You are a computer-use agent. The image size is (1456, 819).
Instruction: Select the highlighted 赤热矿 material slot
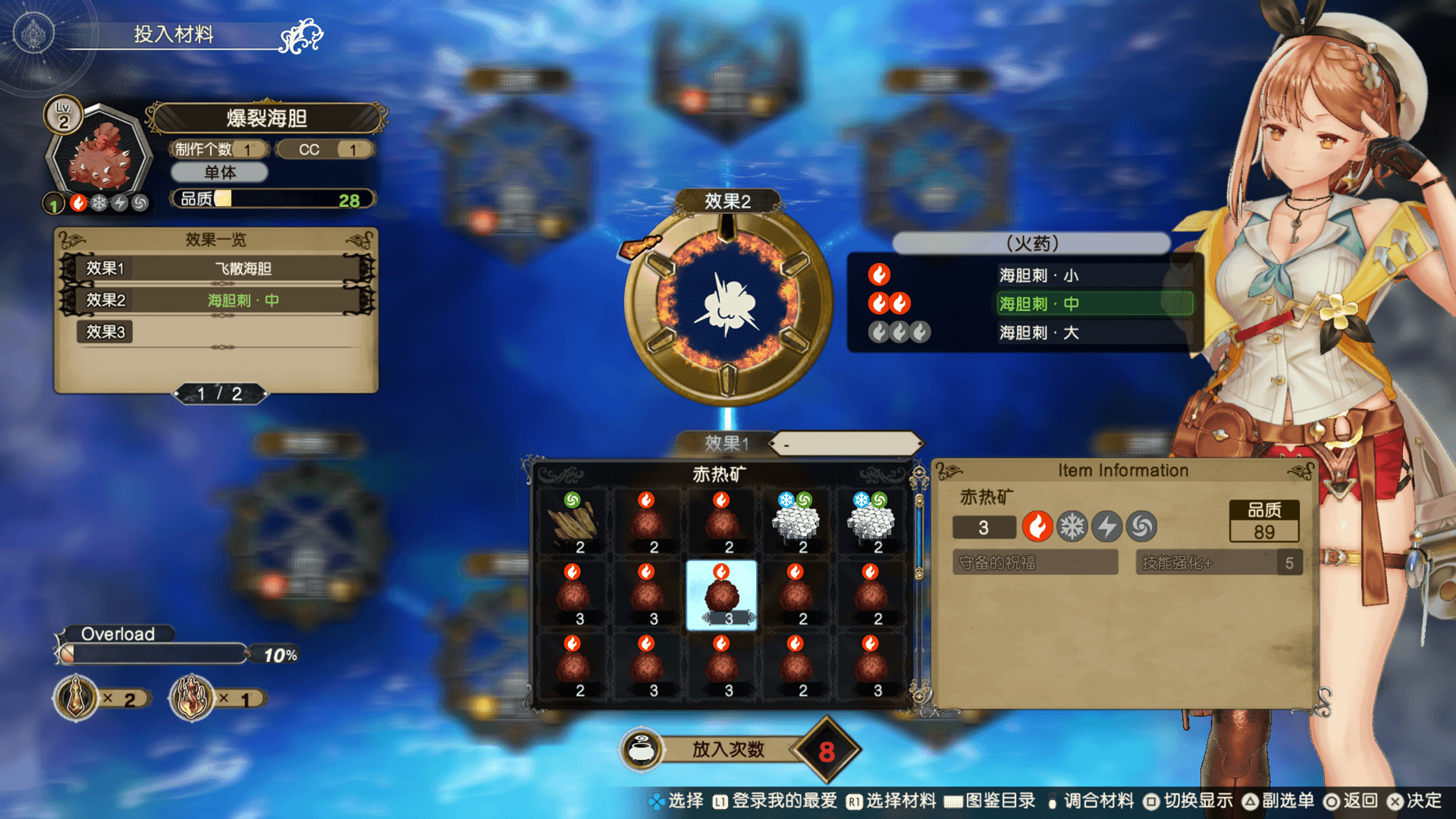point(721,596)
